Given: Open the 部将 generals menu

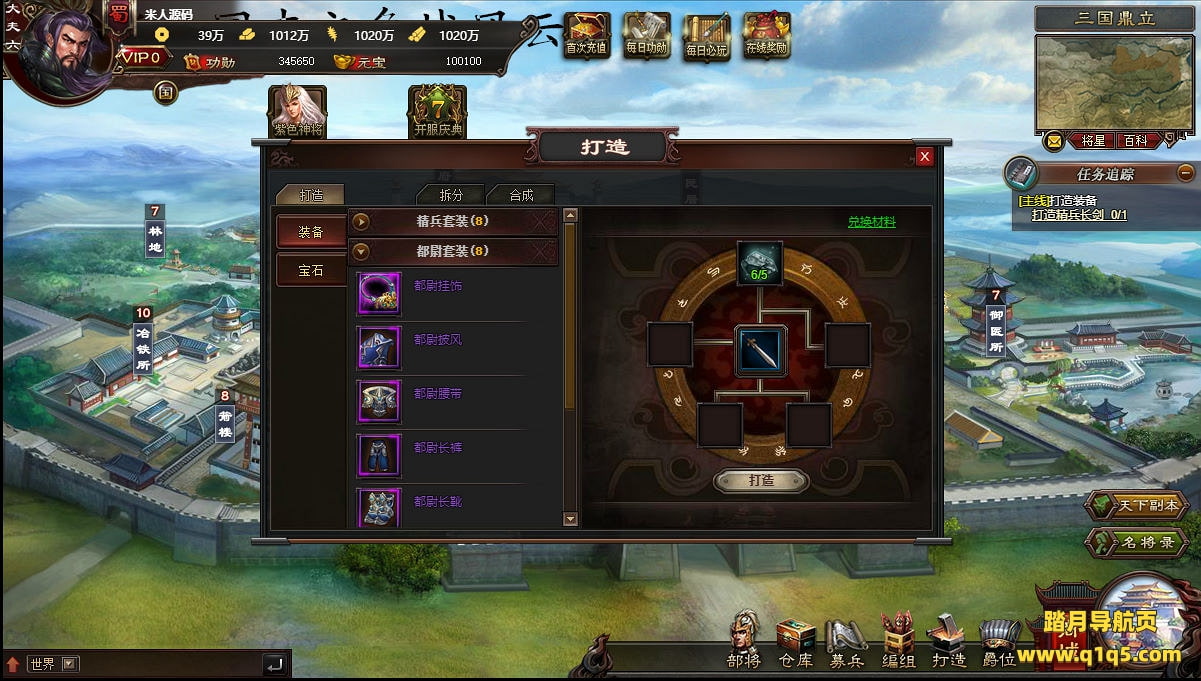Looking at the screenshot, I should point(744,643).
